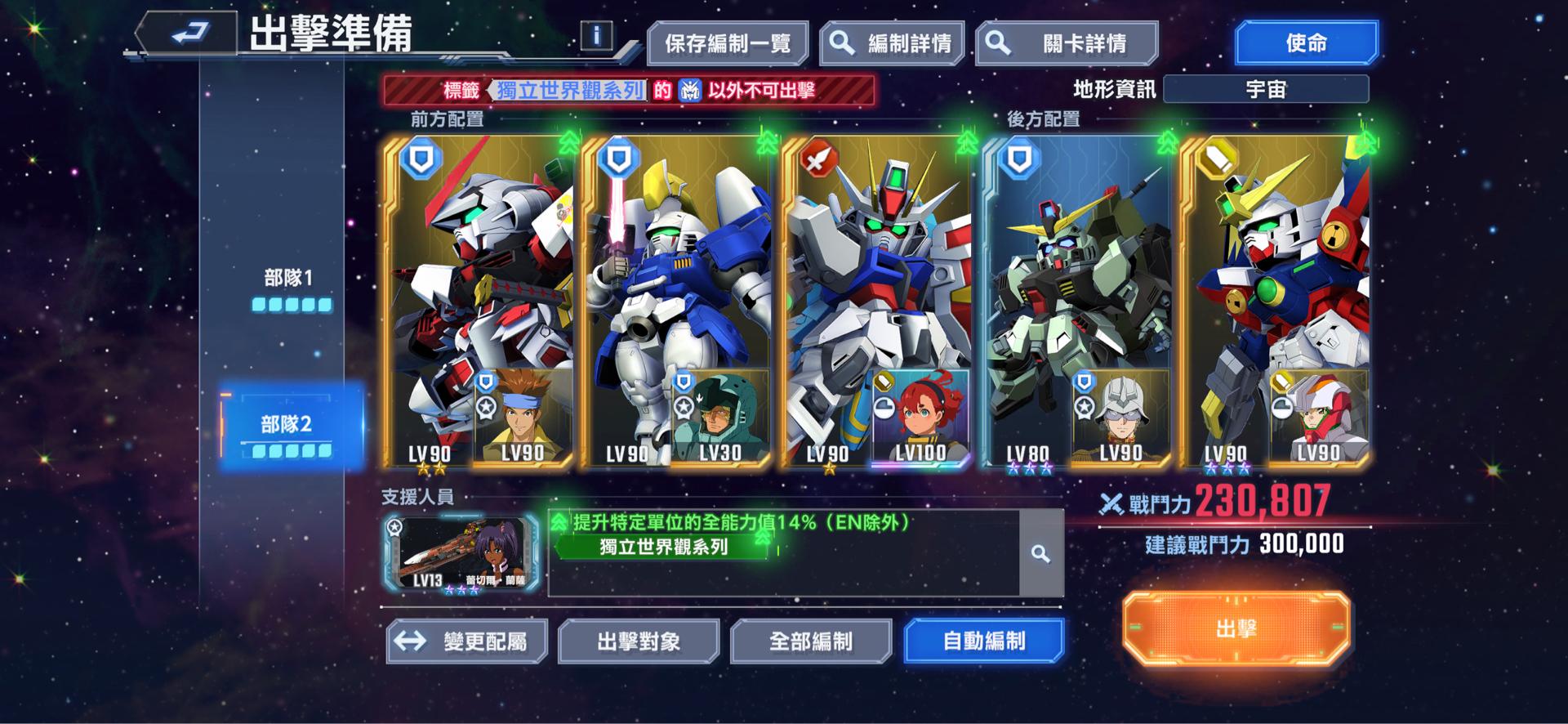Screen dimensions: 1568x724
Task: Open 保存編制一覽 saved formations list
Action: point(729,41)
